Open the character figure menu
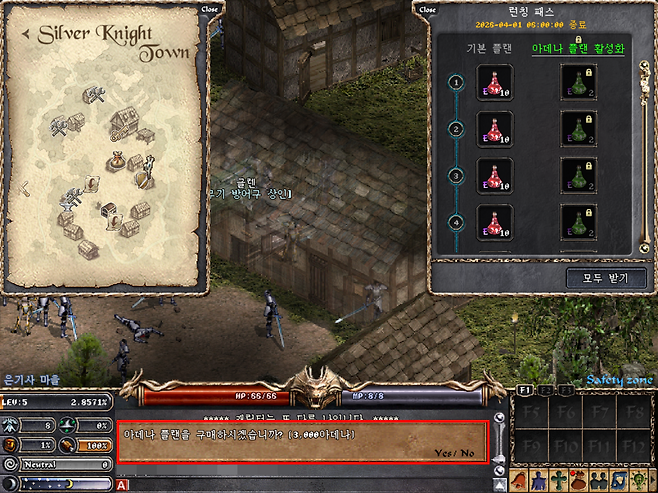Image resolution: width=658 pixels, height=493 pixels. 540,480
